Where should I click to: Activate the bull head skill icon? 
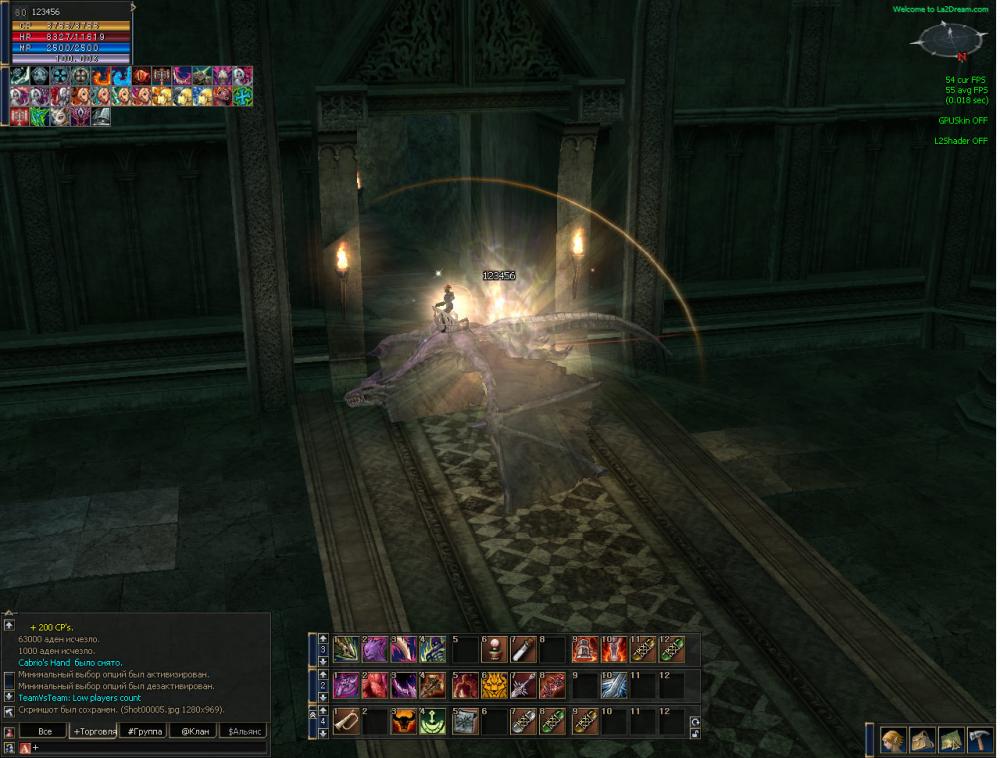(405, 721)
